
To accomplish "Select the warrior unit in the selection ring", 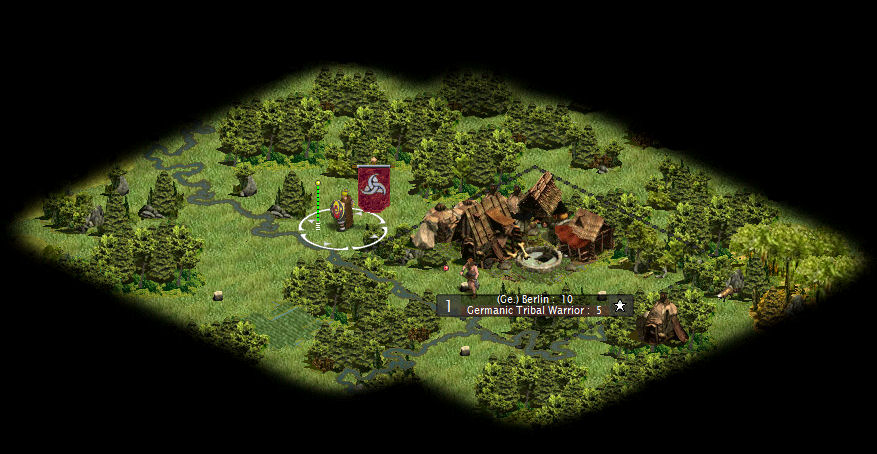I will pyautogui.click(x=342, y=217).
